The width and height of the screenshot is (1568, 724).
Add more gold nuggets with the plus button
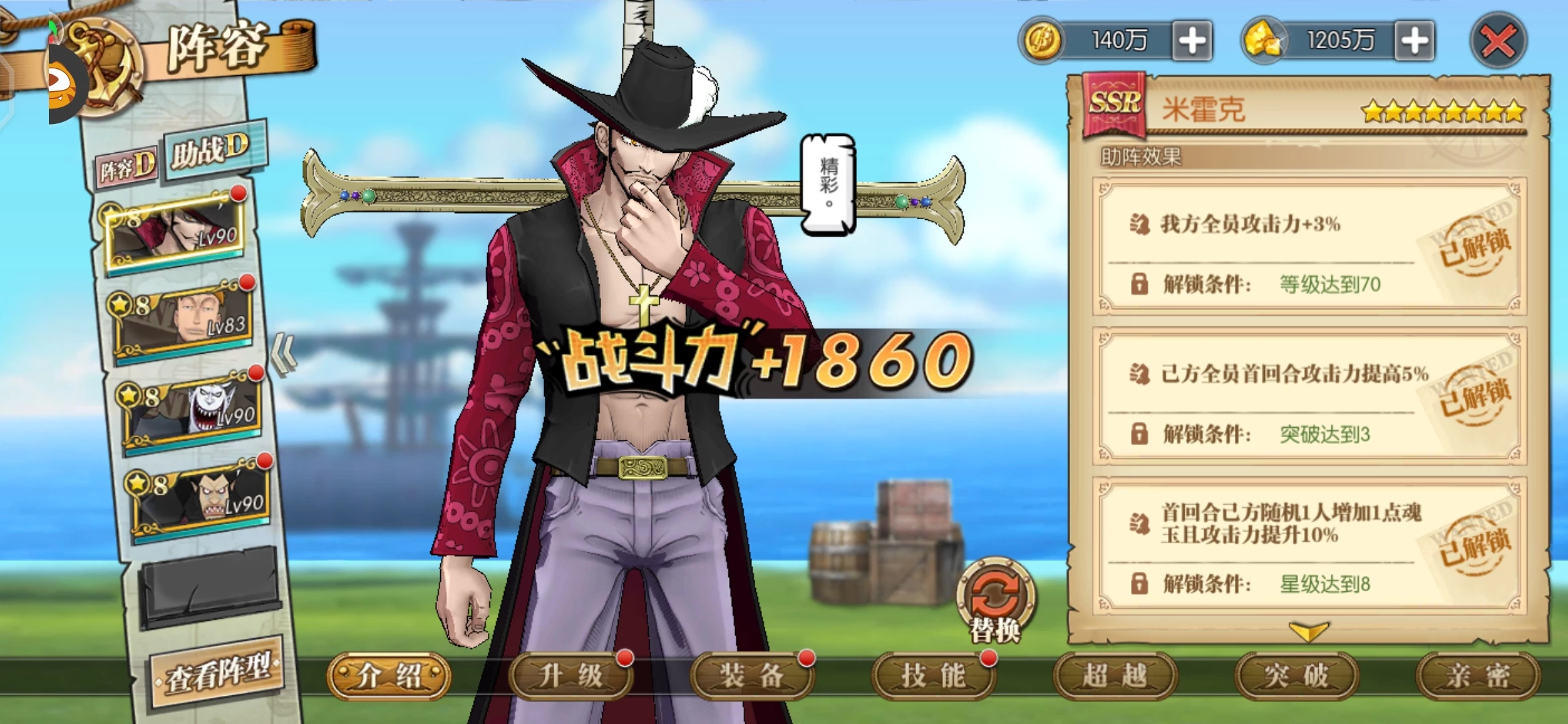1414,41
